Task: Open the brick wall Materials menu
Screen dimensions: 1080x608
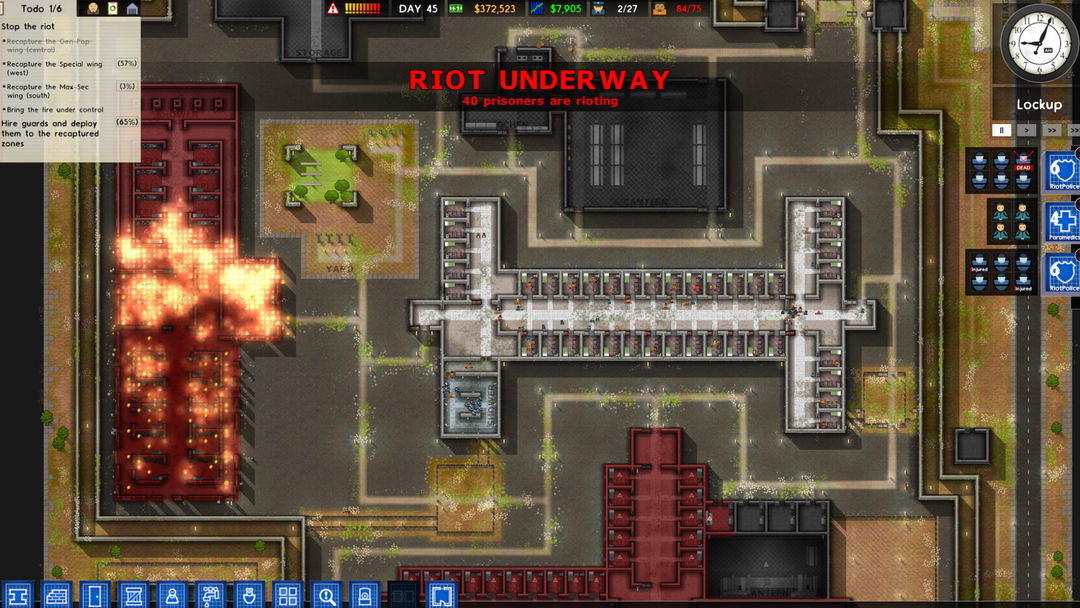Action: tap(57, 595)
